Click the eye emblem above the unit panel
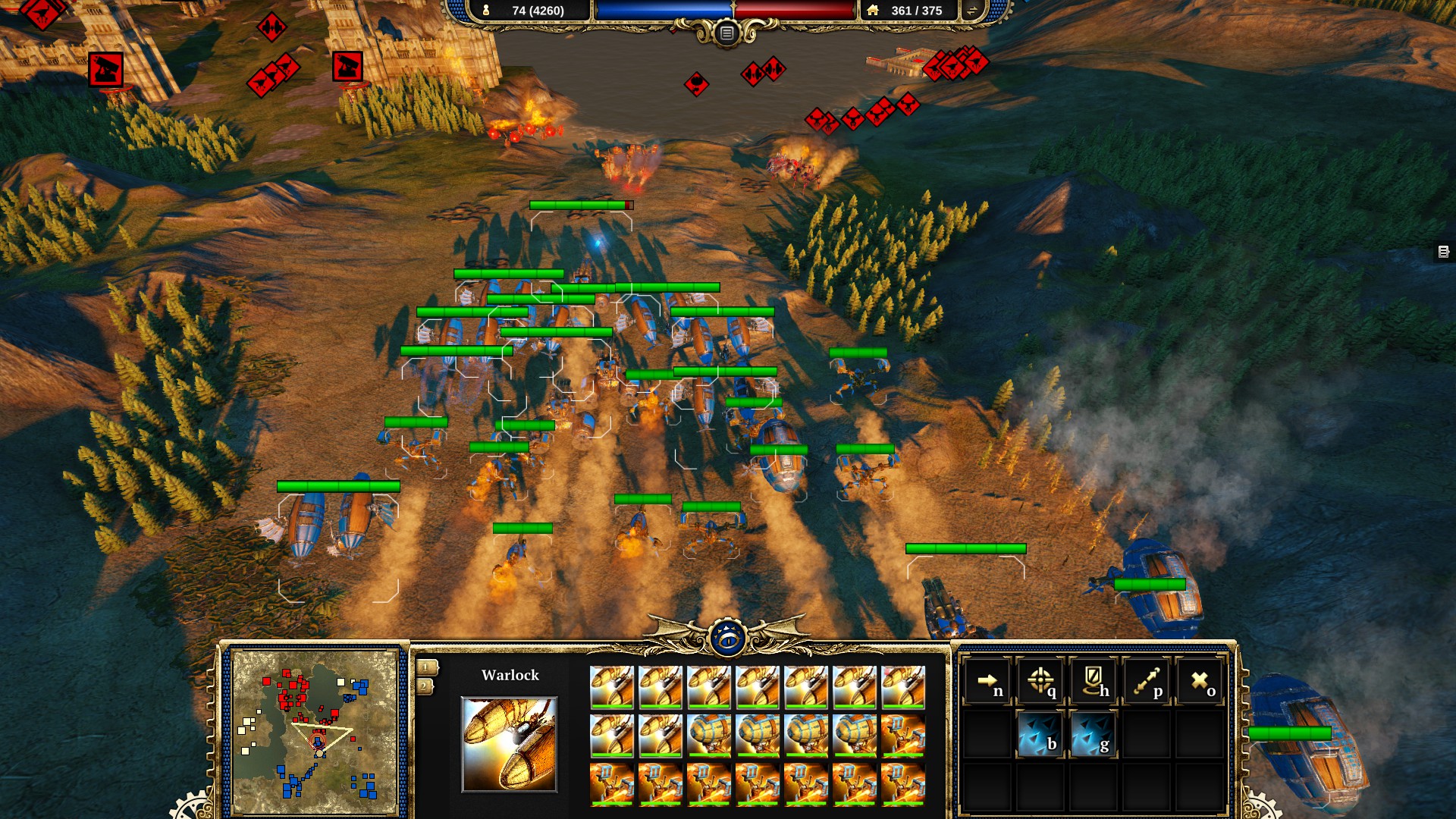1456x819 pixels. (x=728, y=639)
